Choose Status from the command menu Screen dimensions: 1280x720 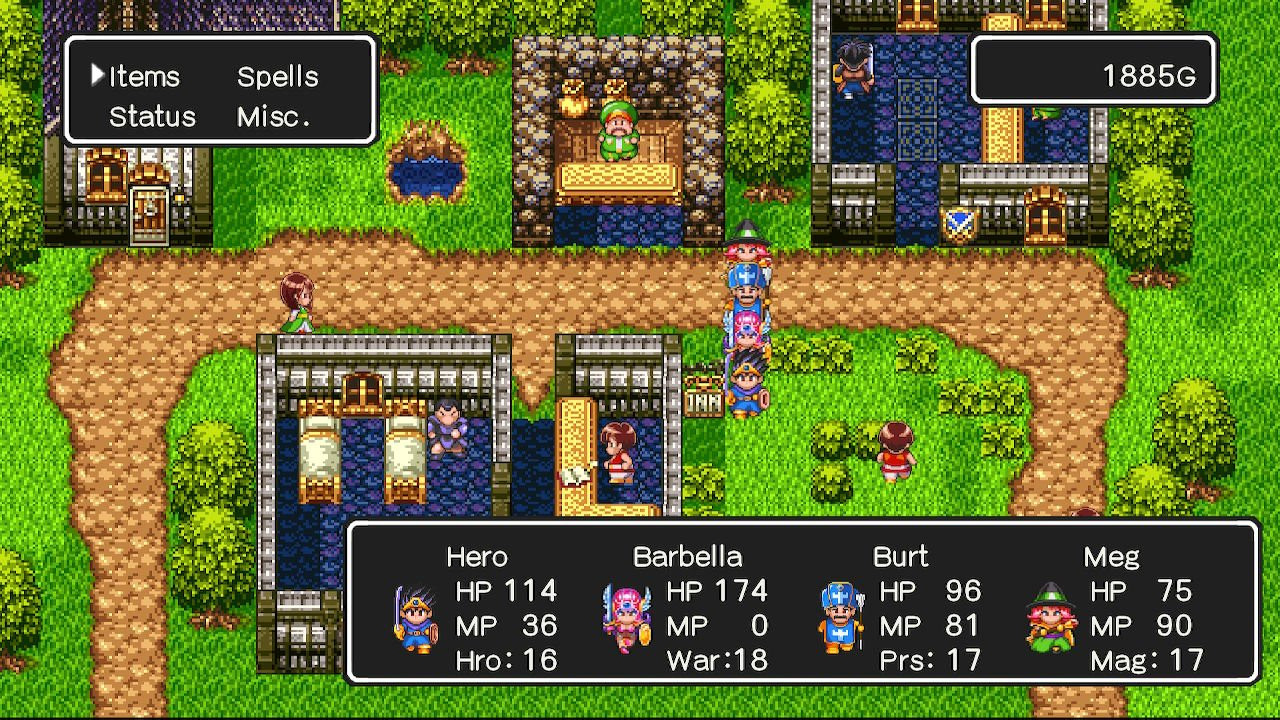(x=152, y=117)
